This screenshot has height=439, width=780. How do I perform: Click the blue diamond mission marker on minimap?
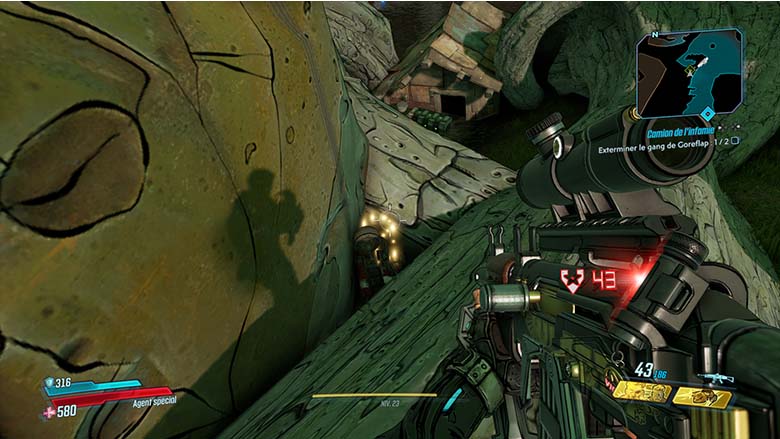tap(708, 114)
